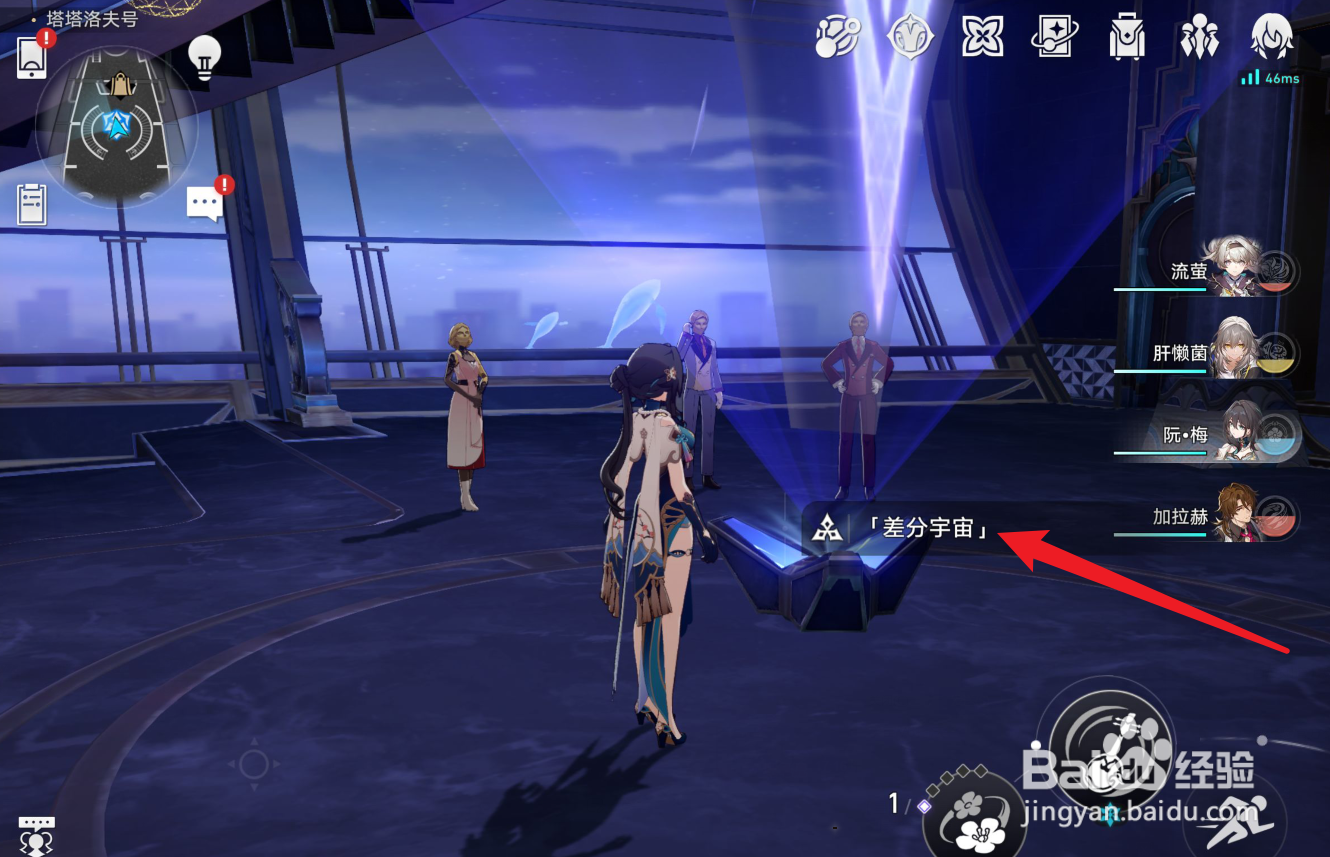This screenshot has width=1330, height=857.
Task: Open the inventory backpack icon
Action: tap(1127, 37)
